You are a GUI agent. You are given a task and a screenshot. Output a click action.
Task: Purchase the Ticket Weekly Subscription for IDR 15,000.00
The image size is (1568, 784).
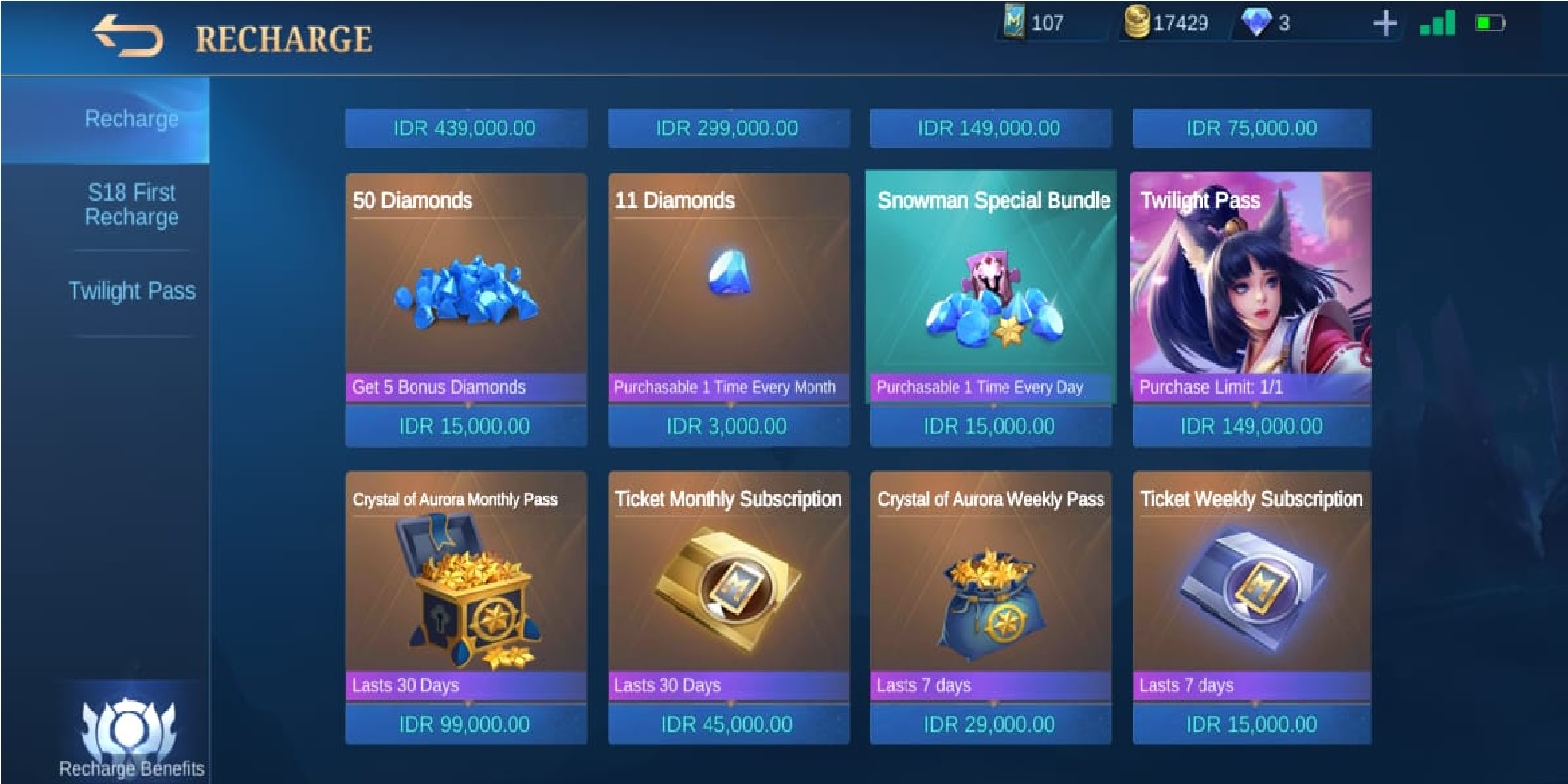click(1251, 726)
